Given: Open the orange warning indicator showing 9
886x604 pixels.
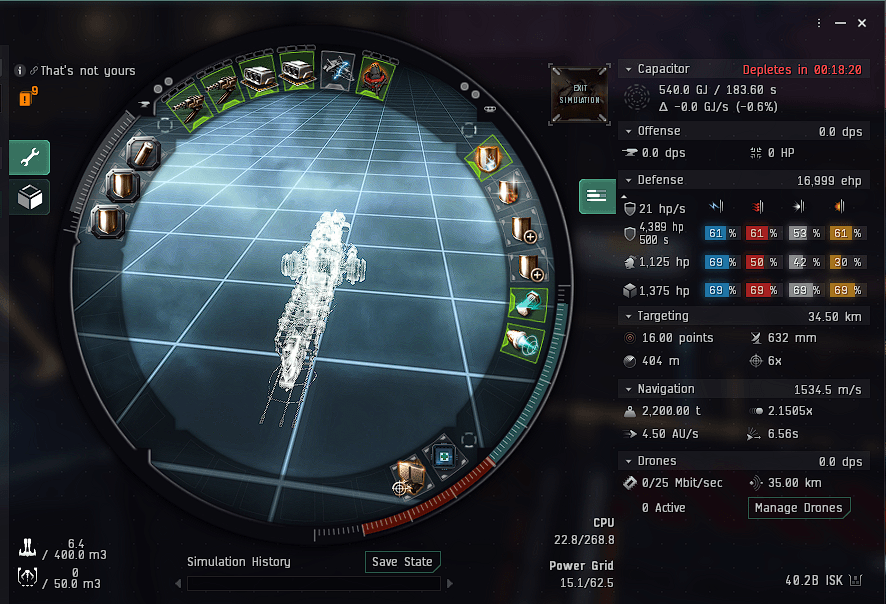Looking at the screenshot, I should coord(28,97).
